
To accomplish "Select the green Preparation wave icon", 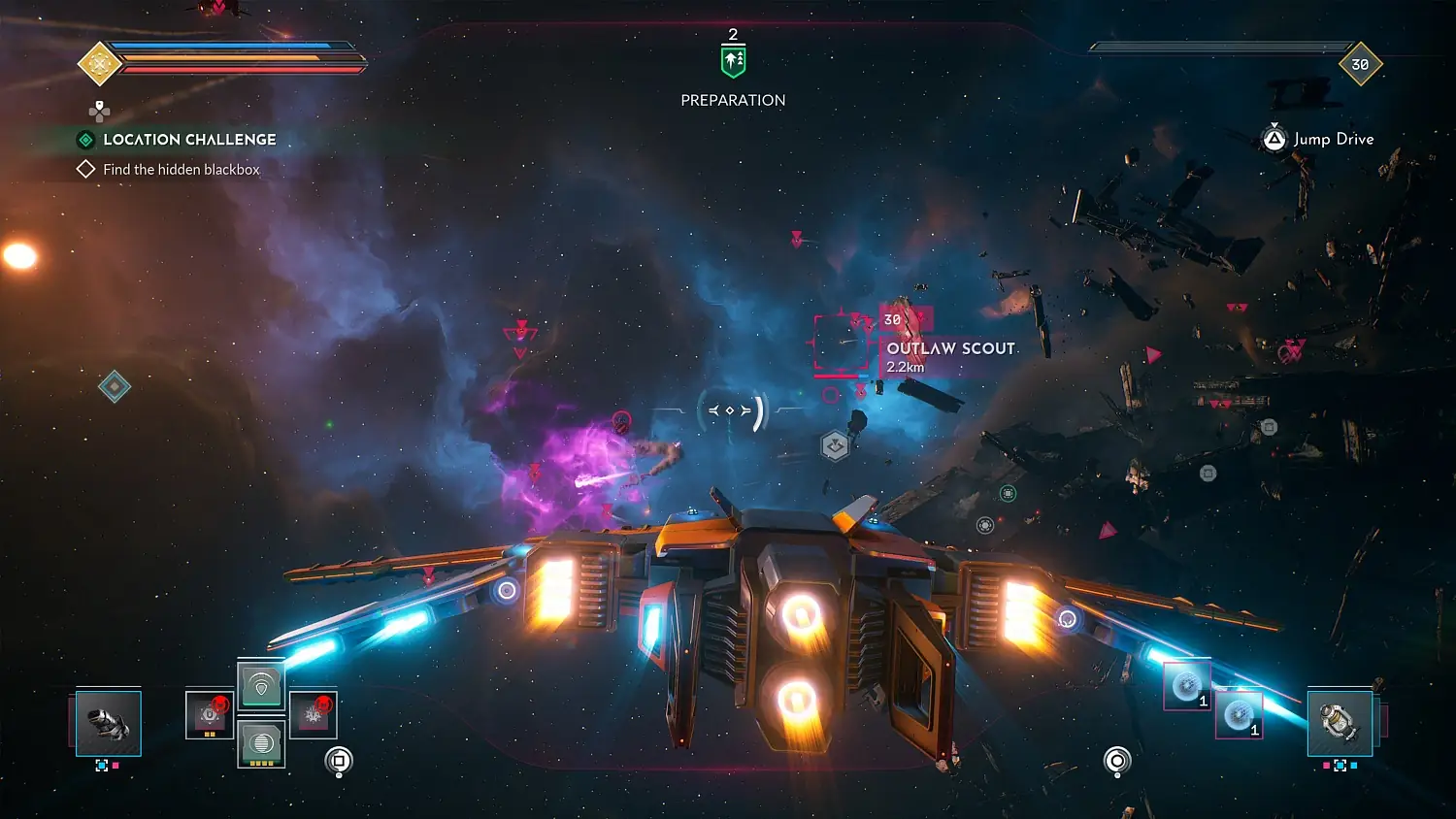I will pyautogui.click(x=732, y=58).
